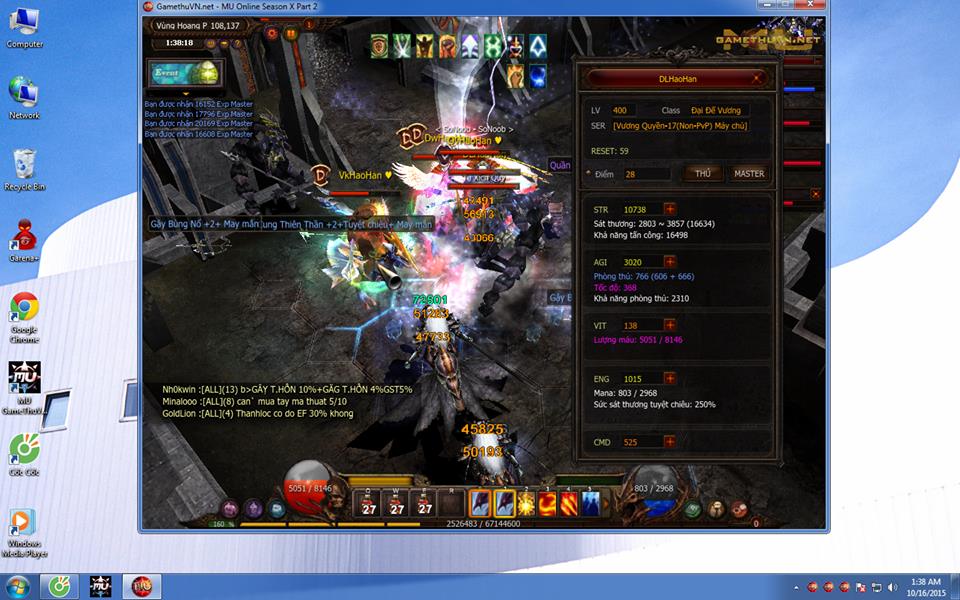This screenshot has height=600, width=960.
Task: Add a point to STR
Action: tap(670, 209)
